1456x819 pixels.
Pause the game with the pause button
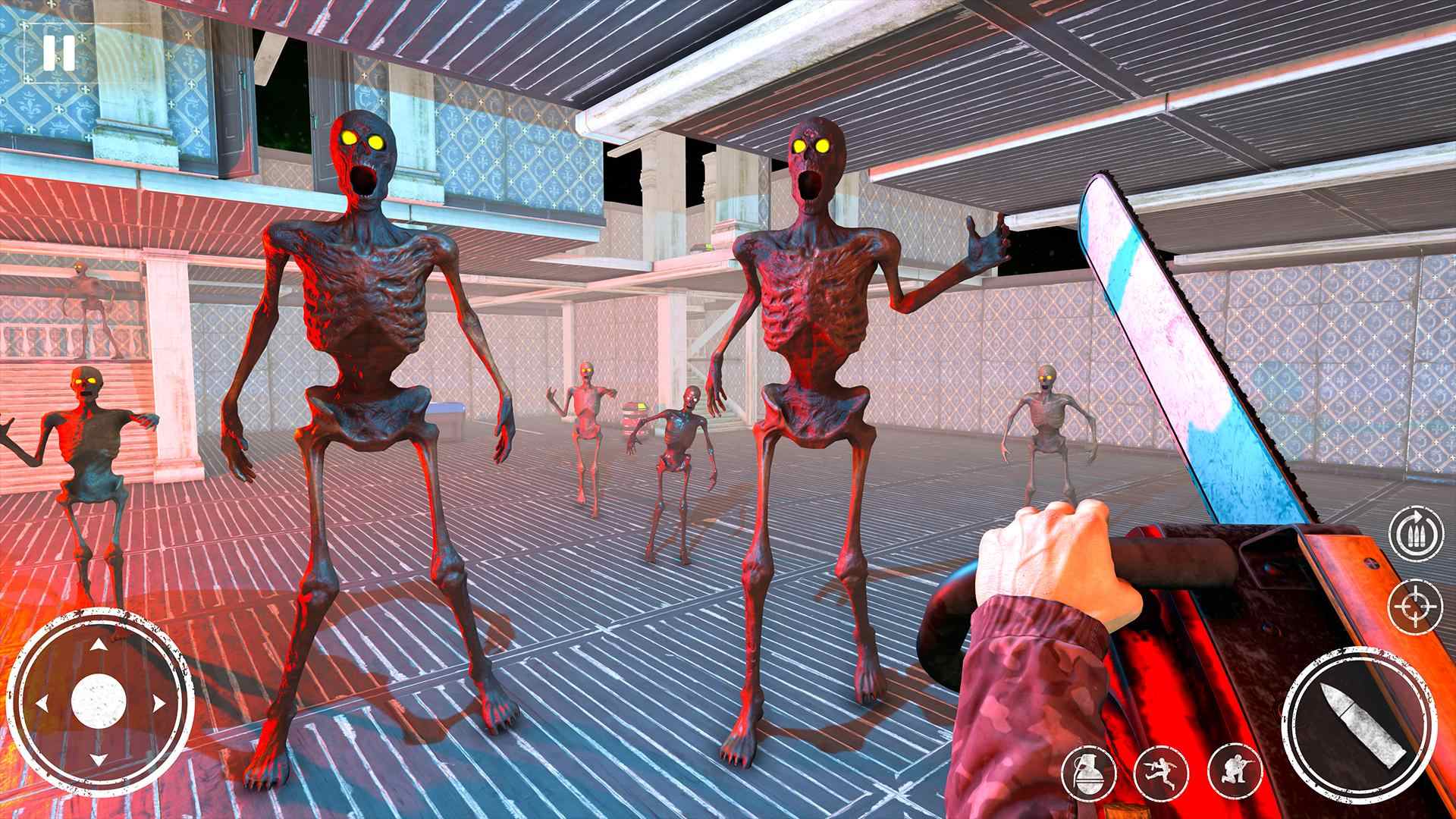[x=58, y=52]
